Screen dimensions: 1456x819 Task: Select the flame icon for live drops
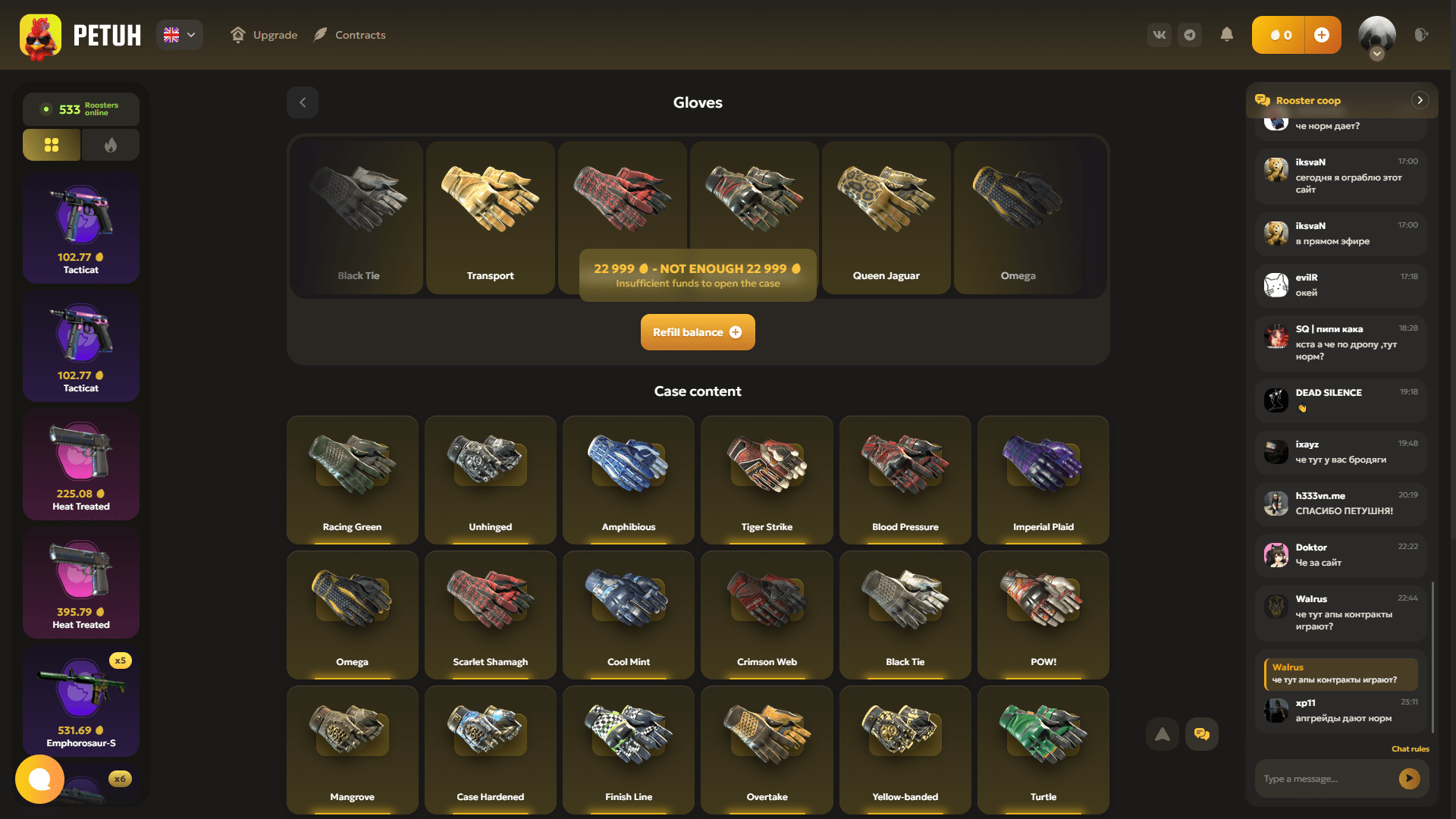pyautogui.click(x=110, y=144)
